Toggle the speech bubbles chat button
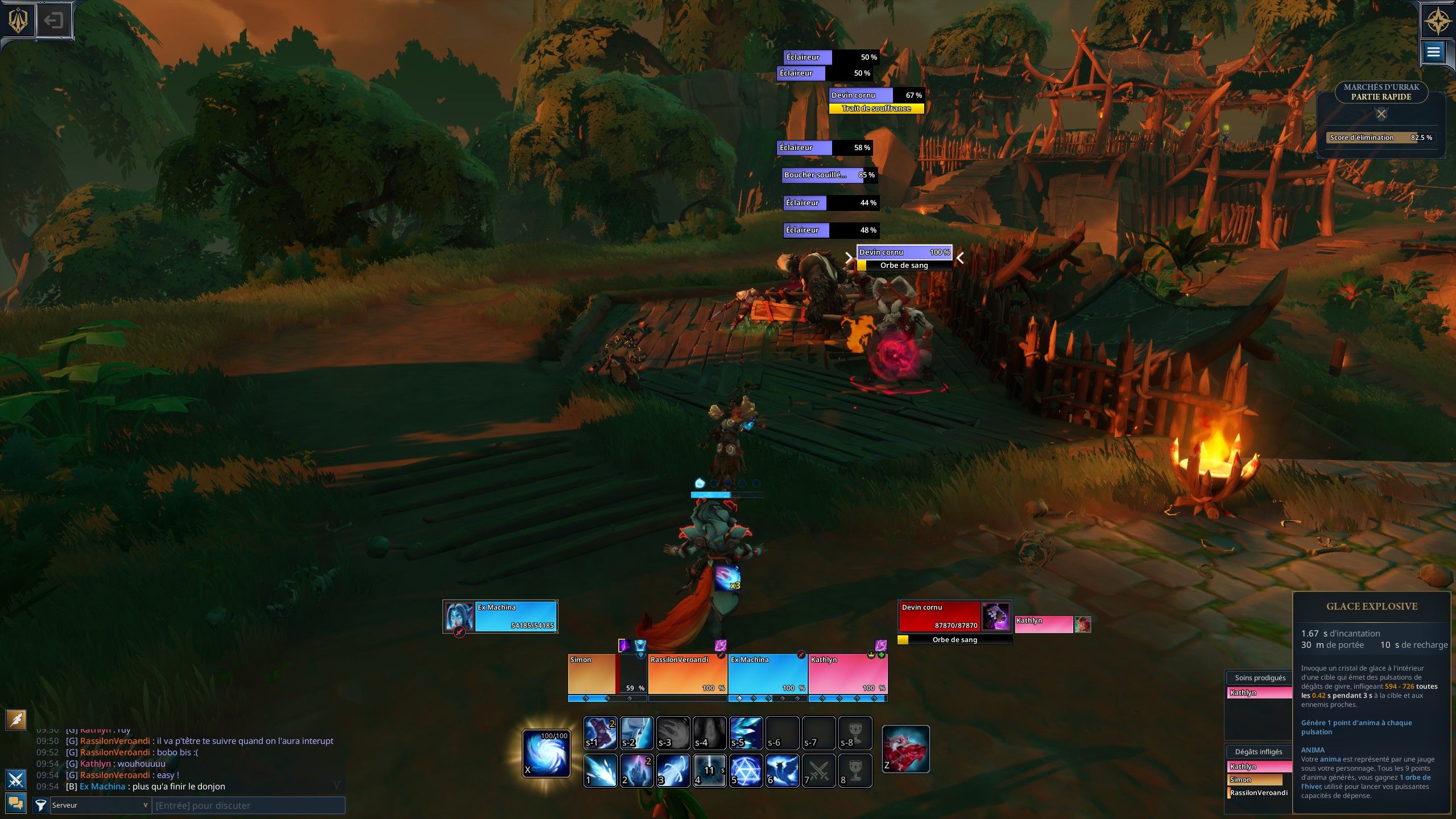Viewport: 1456px width, 819px height. (x=15, y=803)
